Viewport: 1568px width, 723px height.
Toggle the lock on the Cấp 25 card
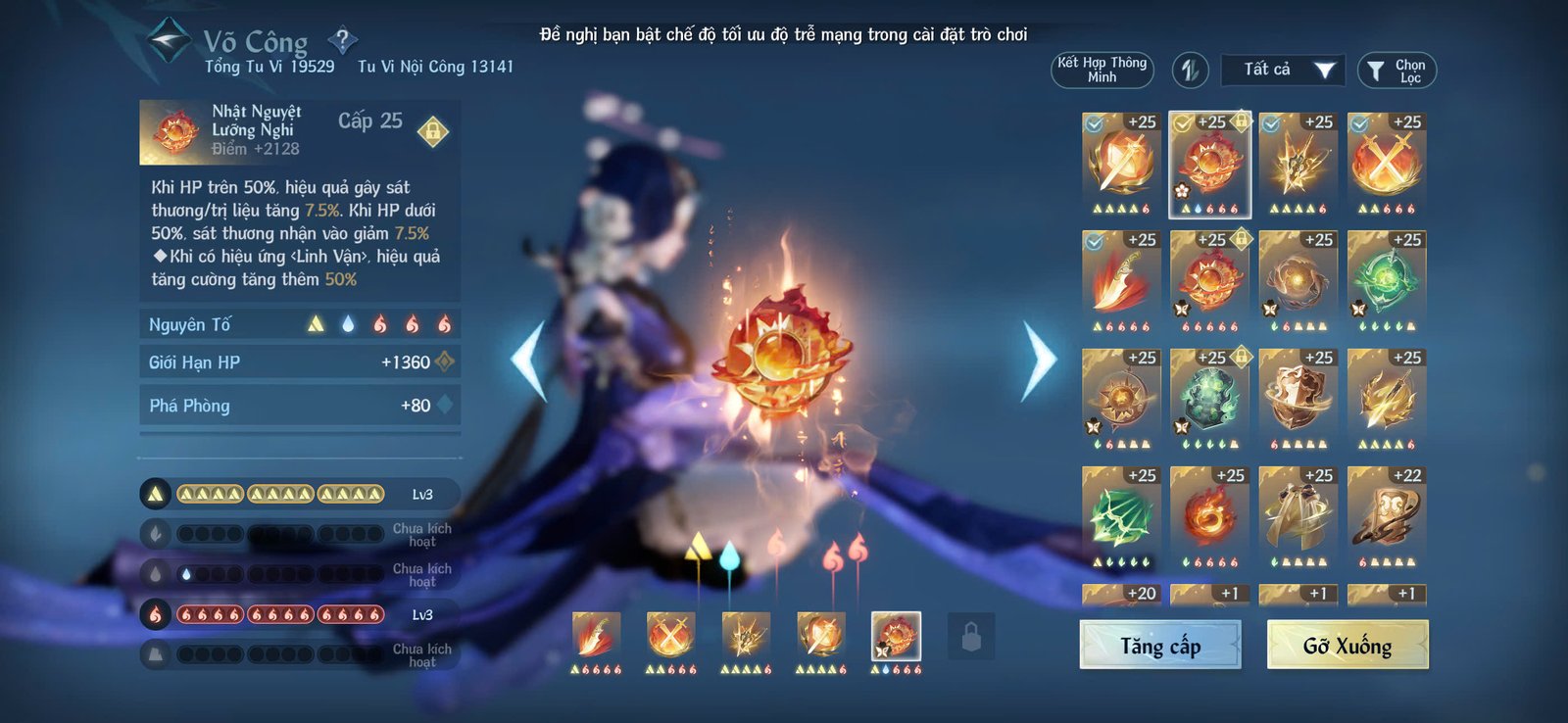click(x=431, y=128)
